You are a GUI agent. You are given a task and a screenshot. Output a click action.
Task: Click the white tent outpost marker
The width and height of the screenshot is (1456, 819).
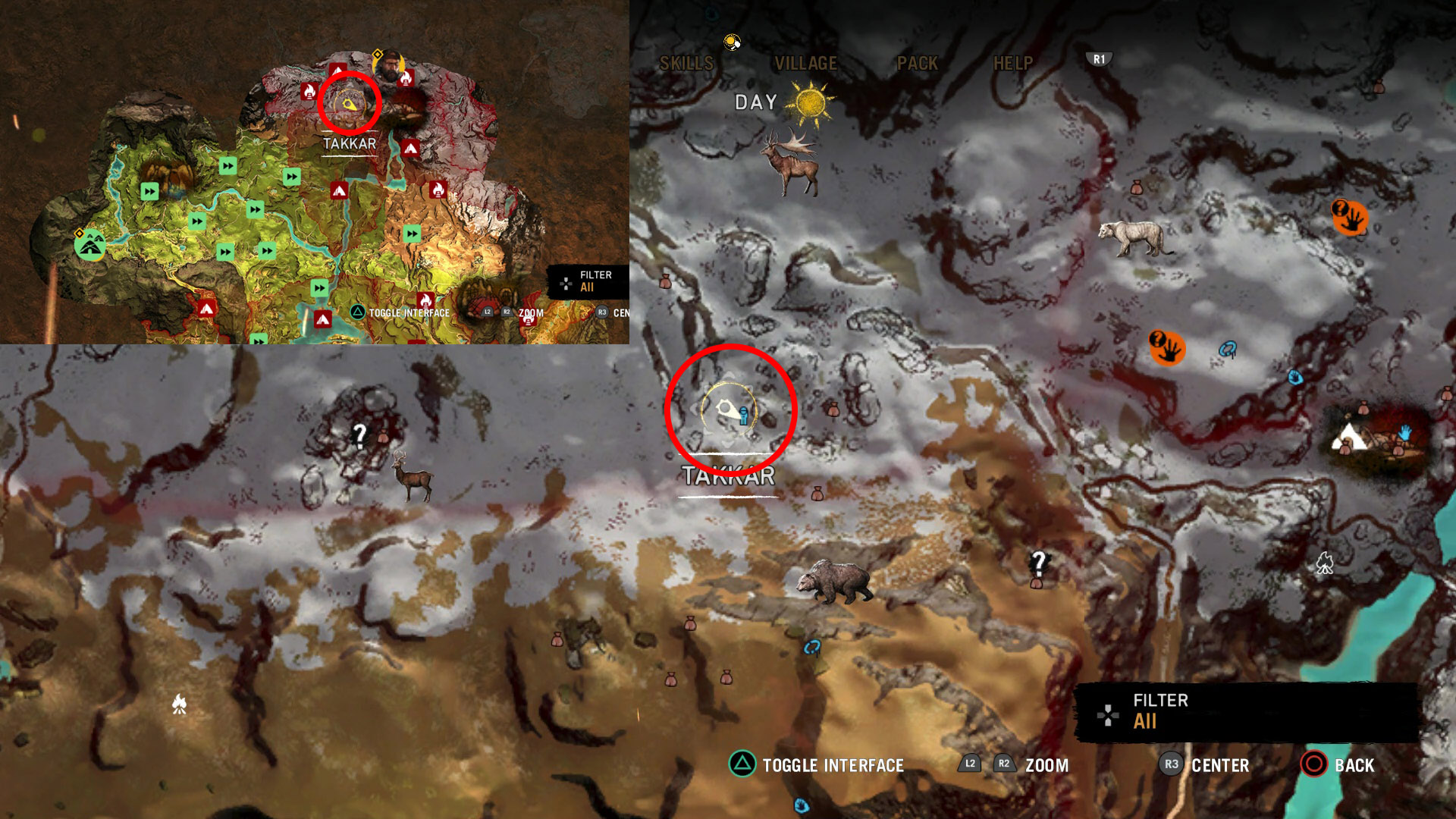[1350, 437]
